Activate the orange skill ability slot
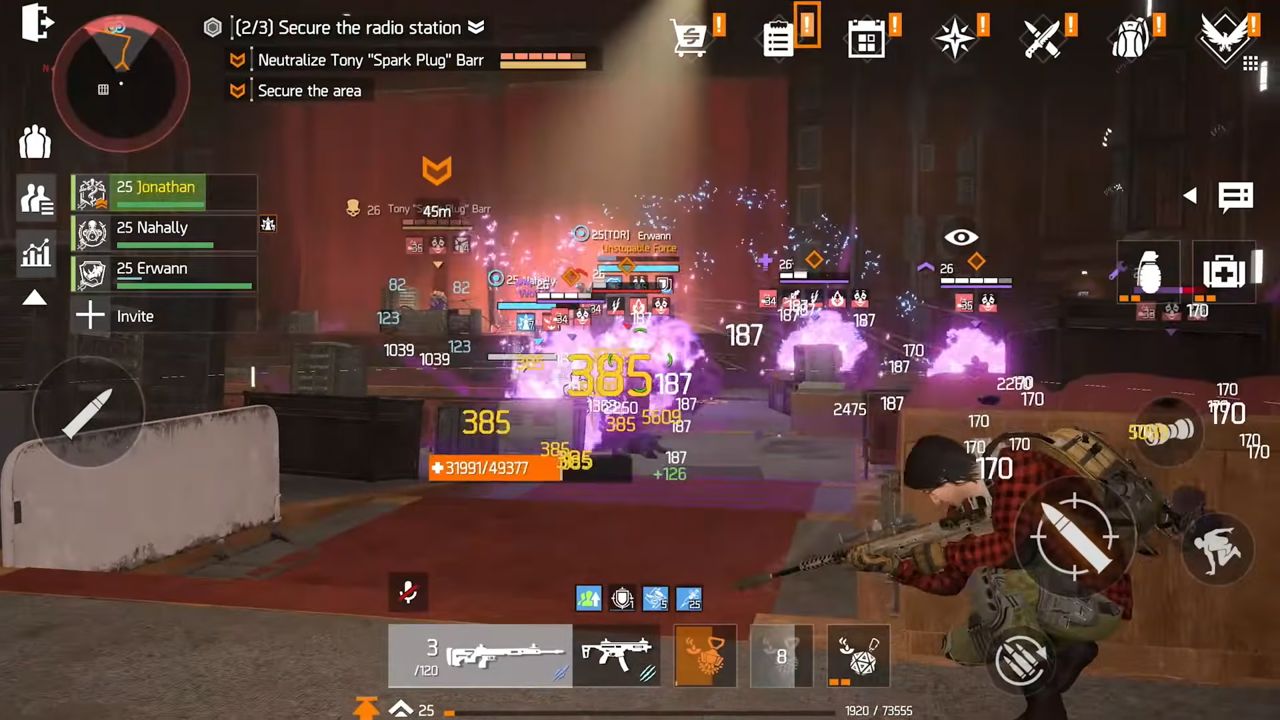This screenshot has height=720, width=1280. click(x=705, y=656)
